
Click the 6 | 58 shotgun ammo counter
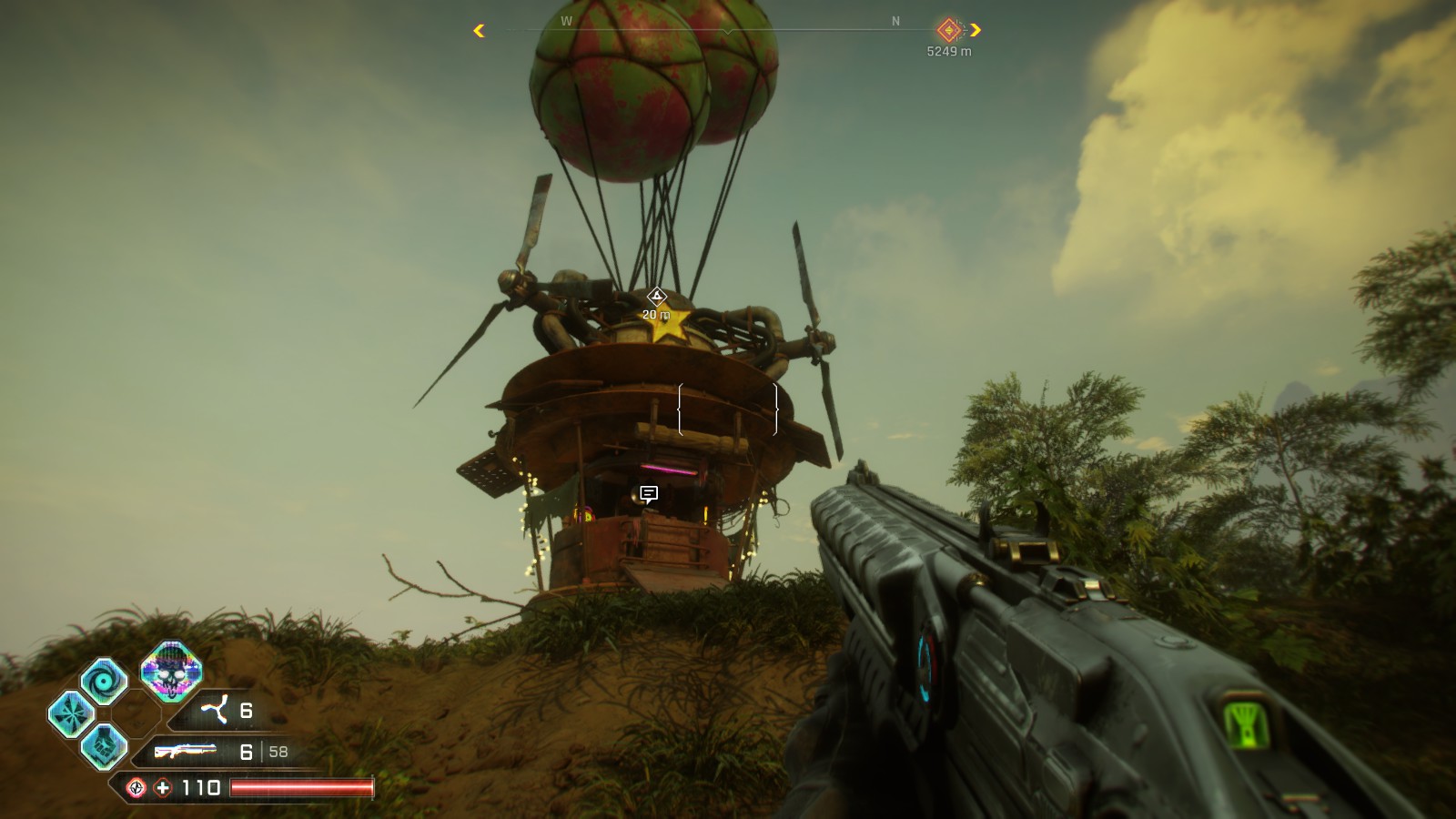coord(263,752)
